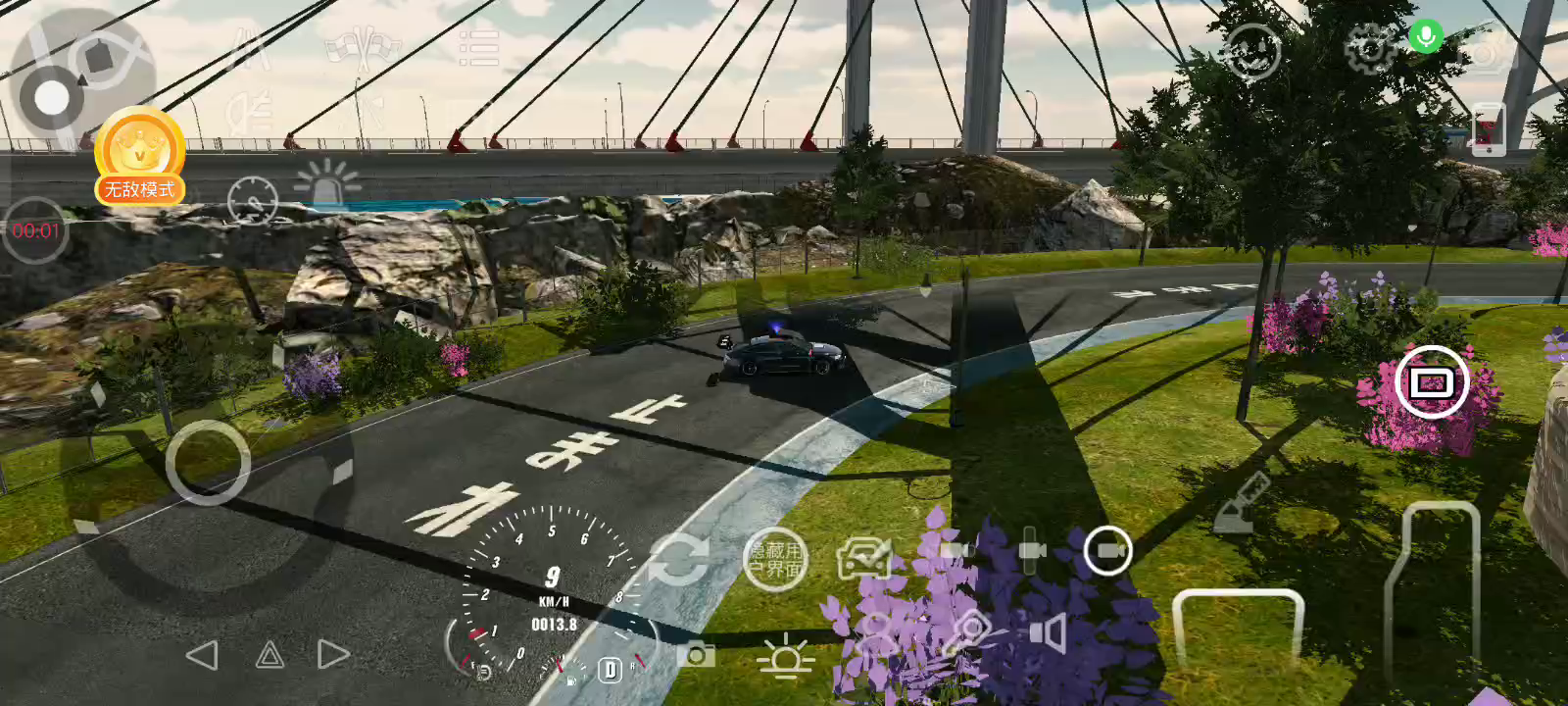
Task: Sound the horn speaker button
Action: point(1049,632)
